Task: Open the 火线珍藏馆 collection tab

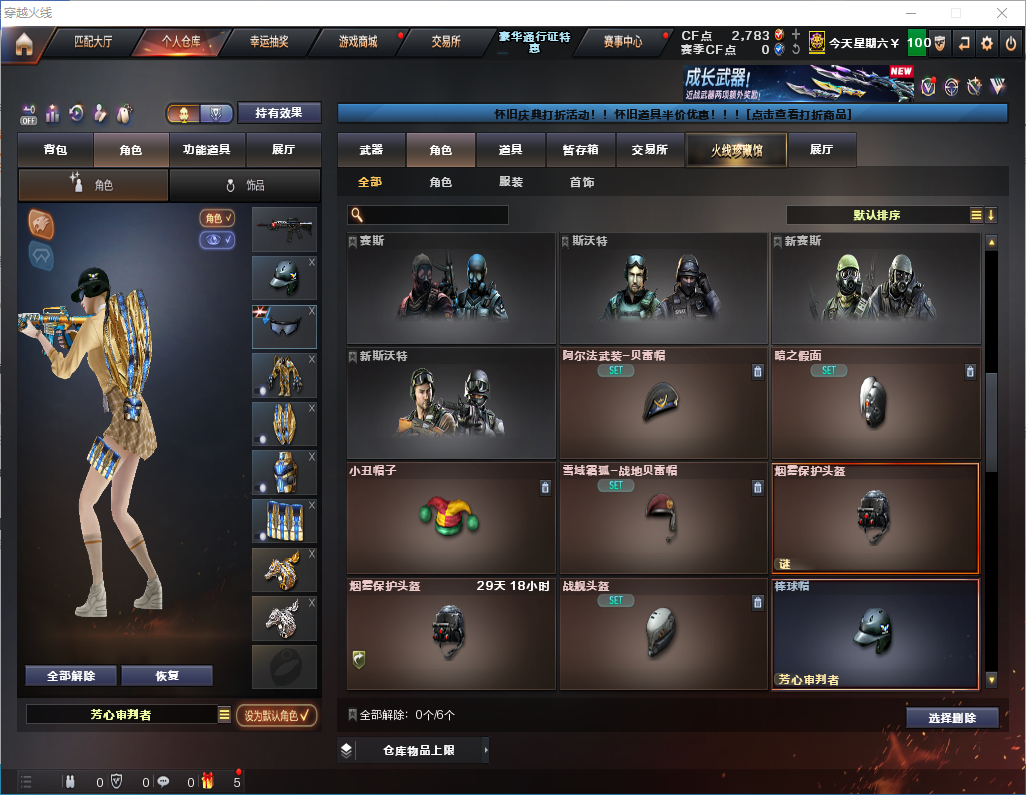Action: pyautogui.click(x=736, y=150)
